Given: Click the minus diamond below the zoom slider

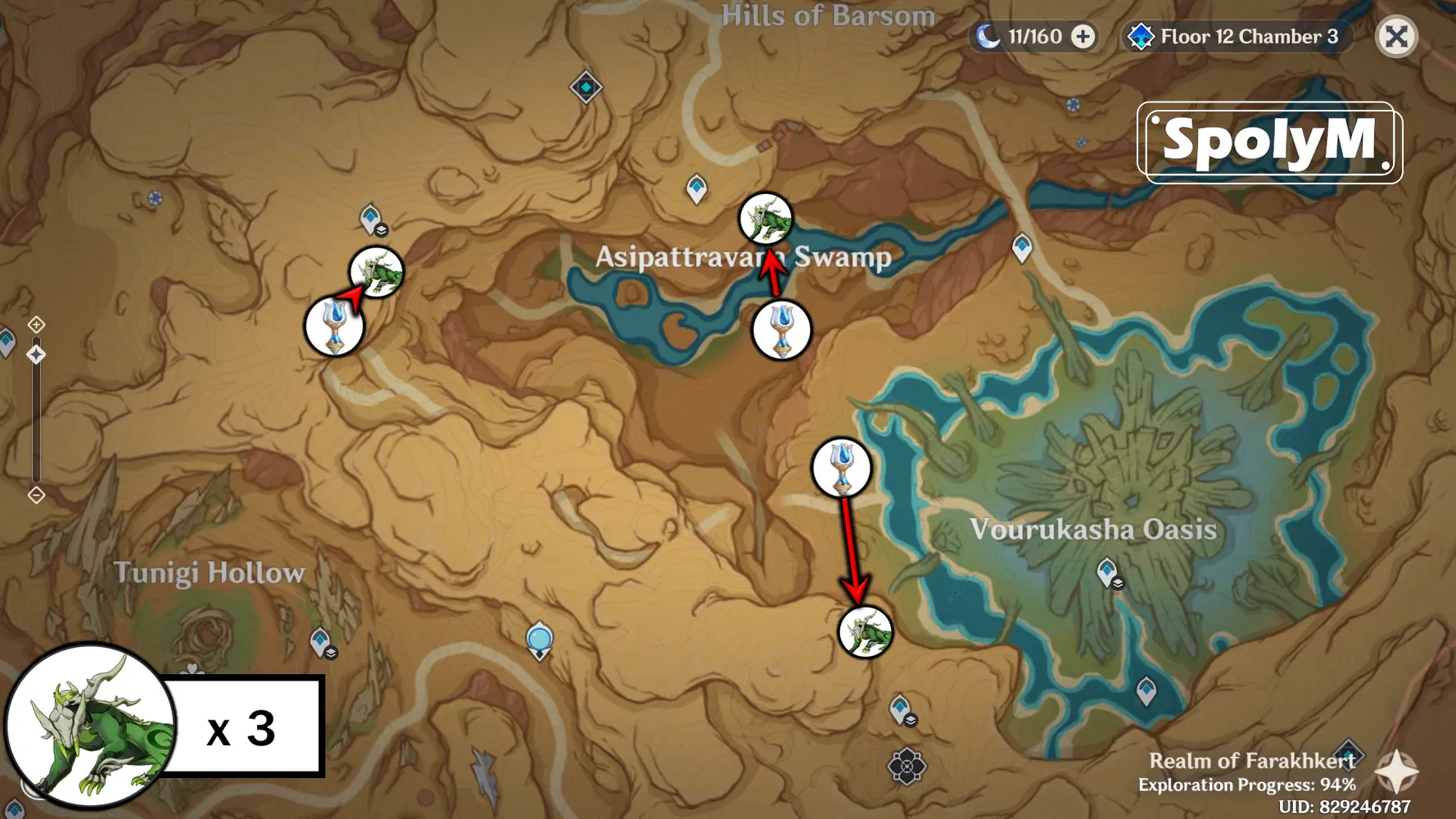Looking at the screenshot, I should 36,494.
